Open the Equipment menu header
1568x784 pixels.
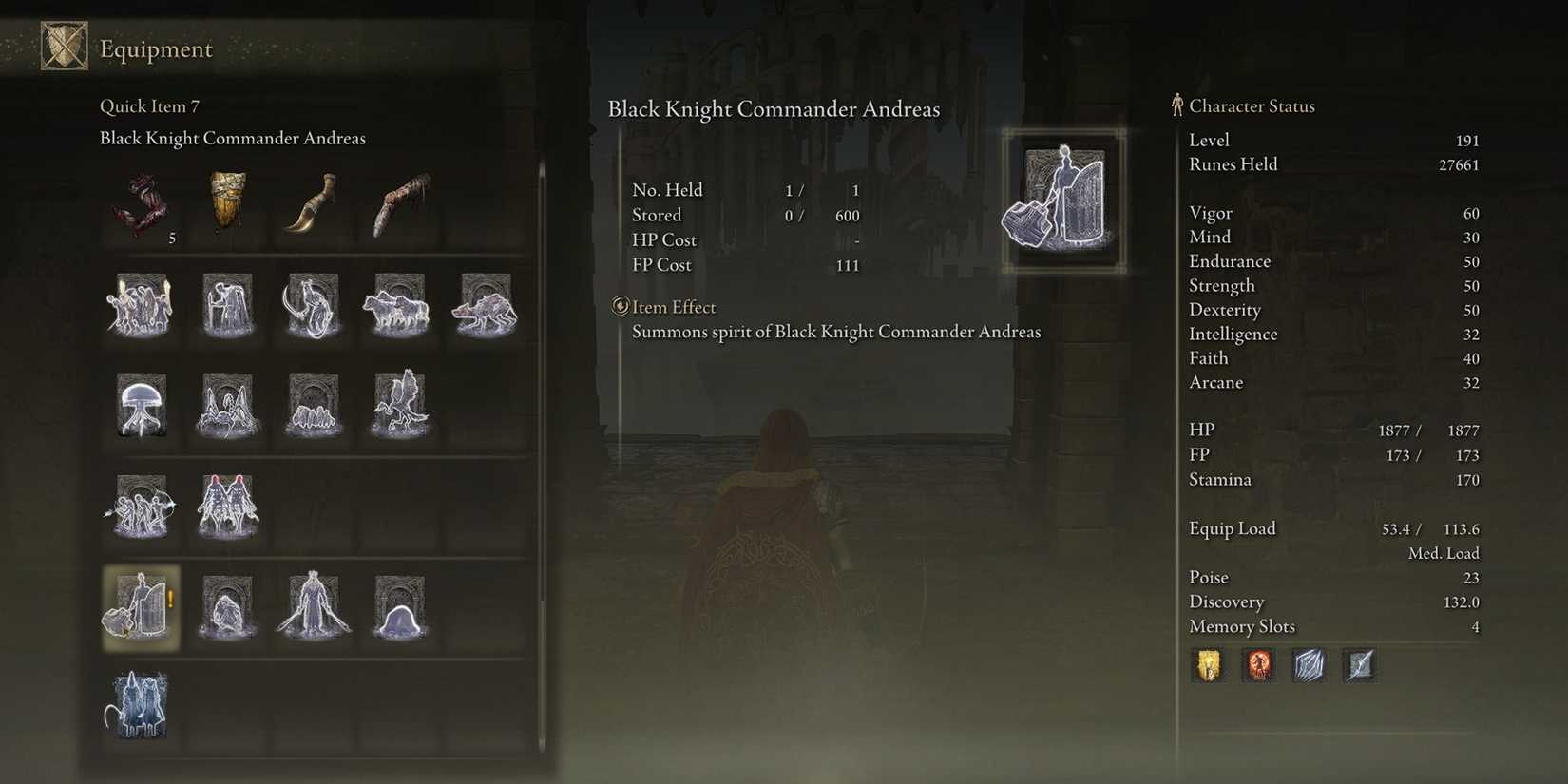point(156,48)
